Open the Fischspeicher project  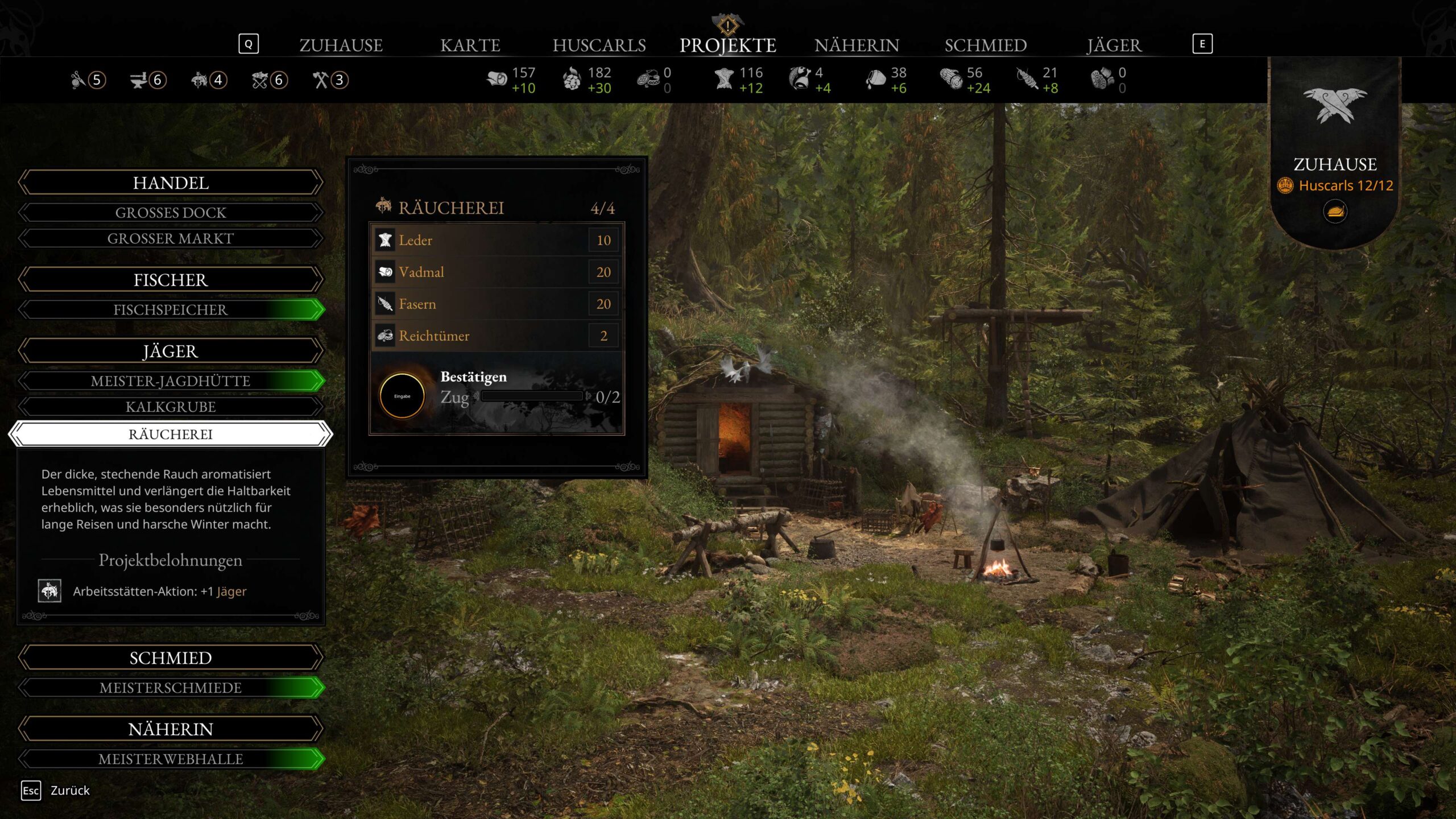click(171, 310)
